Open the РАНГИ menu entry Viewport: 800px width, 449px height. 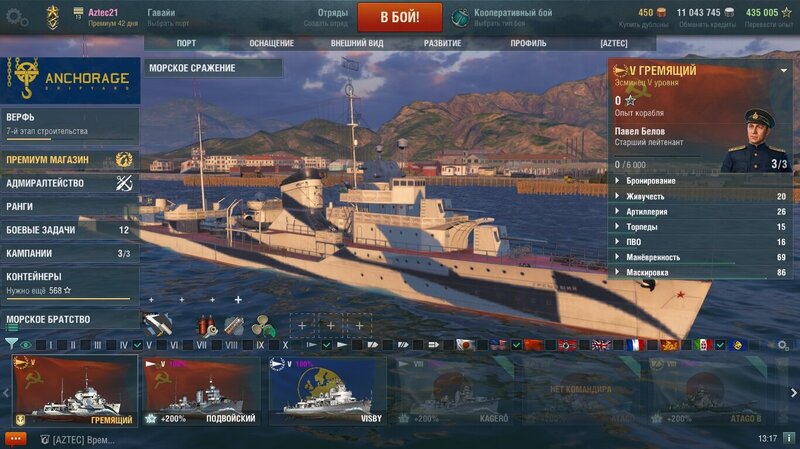(x=68, y=206)
